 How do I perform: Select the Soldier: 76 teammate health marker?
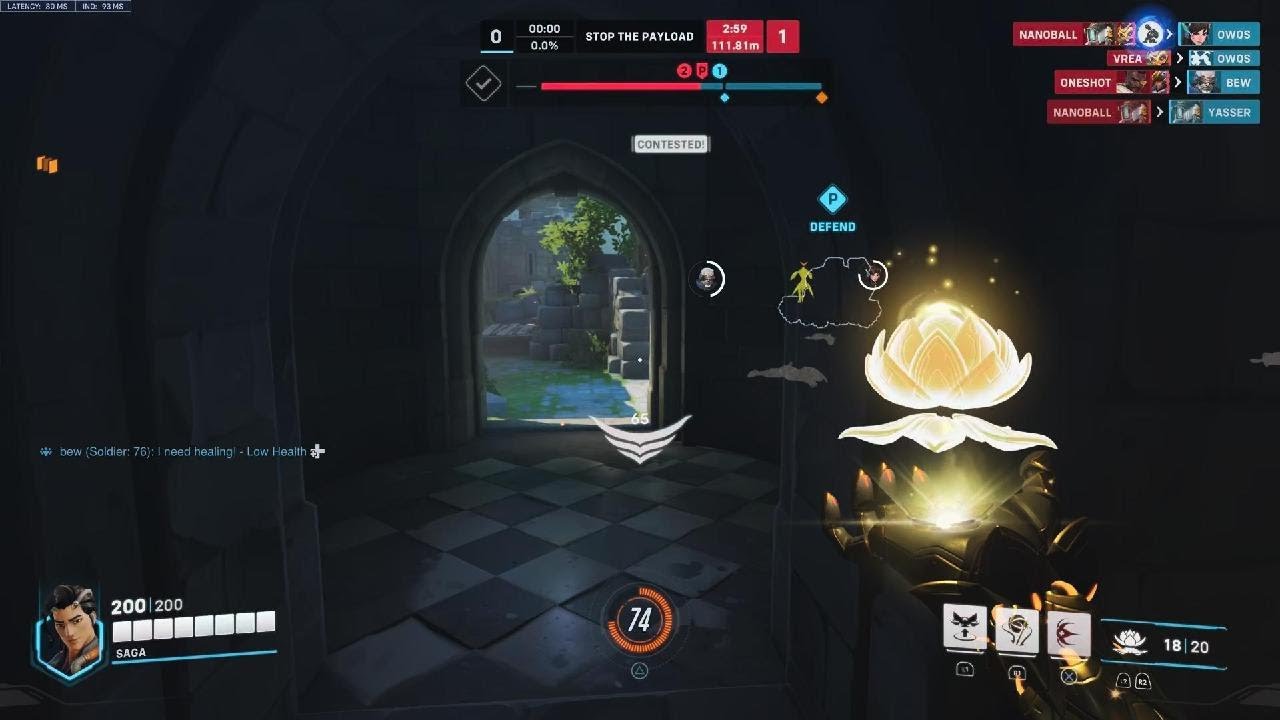(x=708, y=279)
